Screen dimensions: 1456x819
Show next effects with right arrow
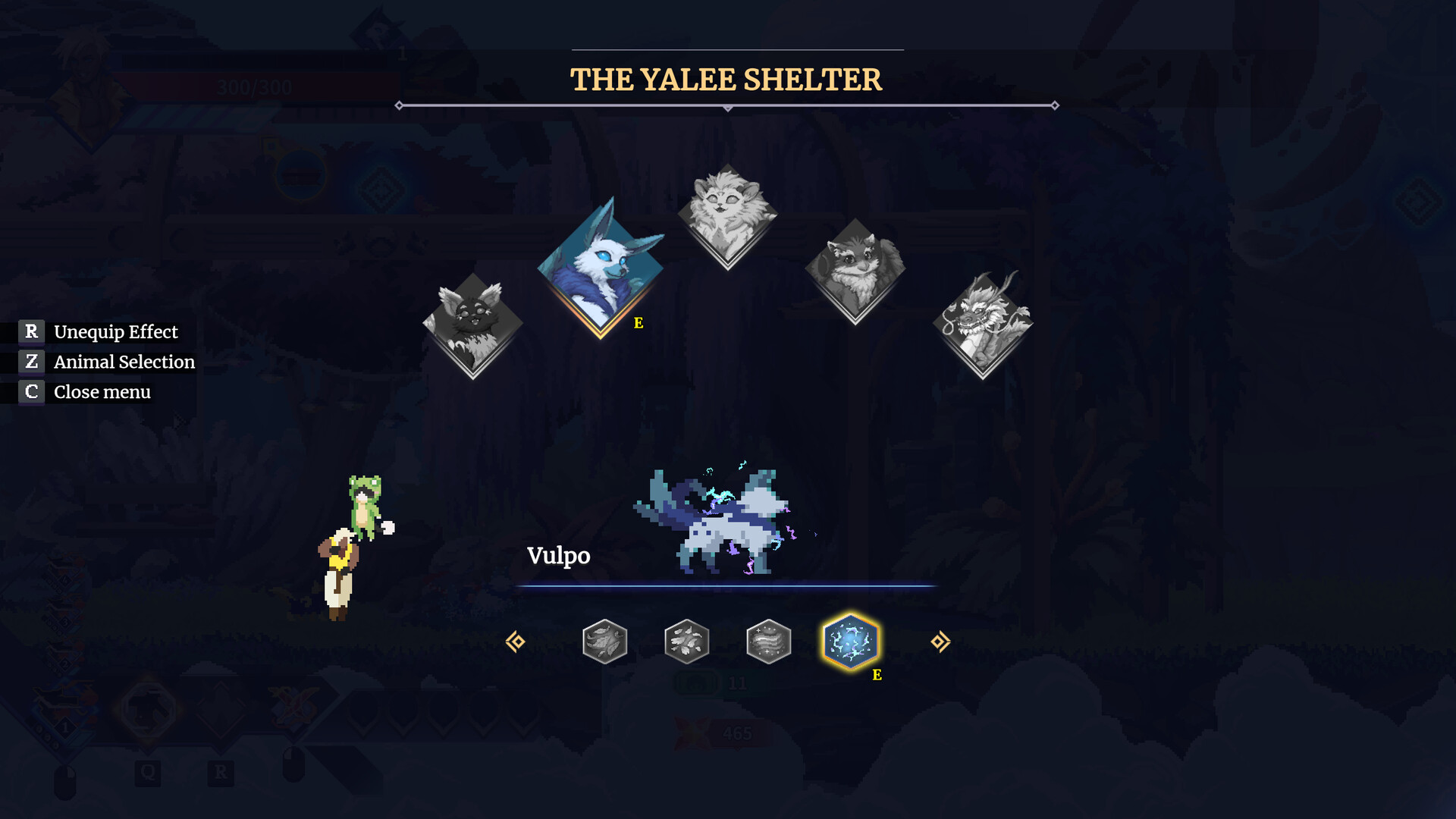coord(940,642)
